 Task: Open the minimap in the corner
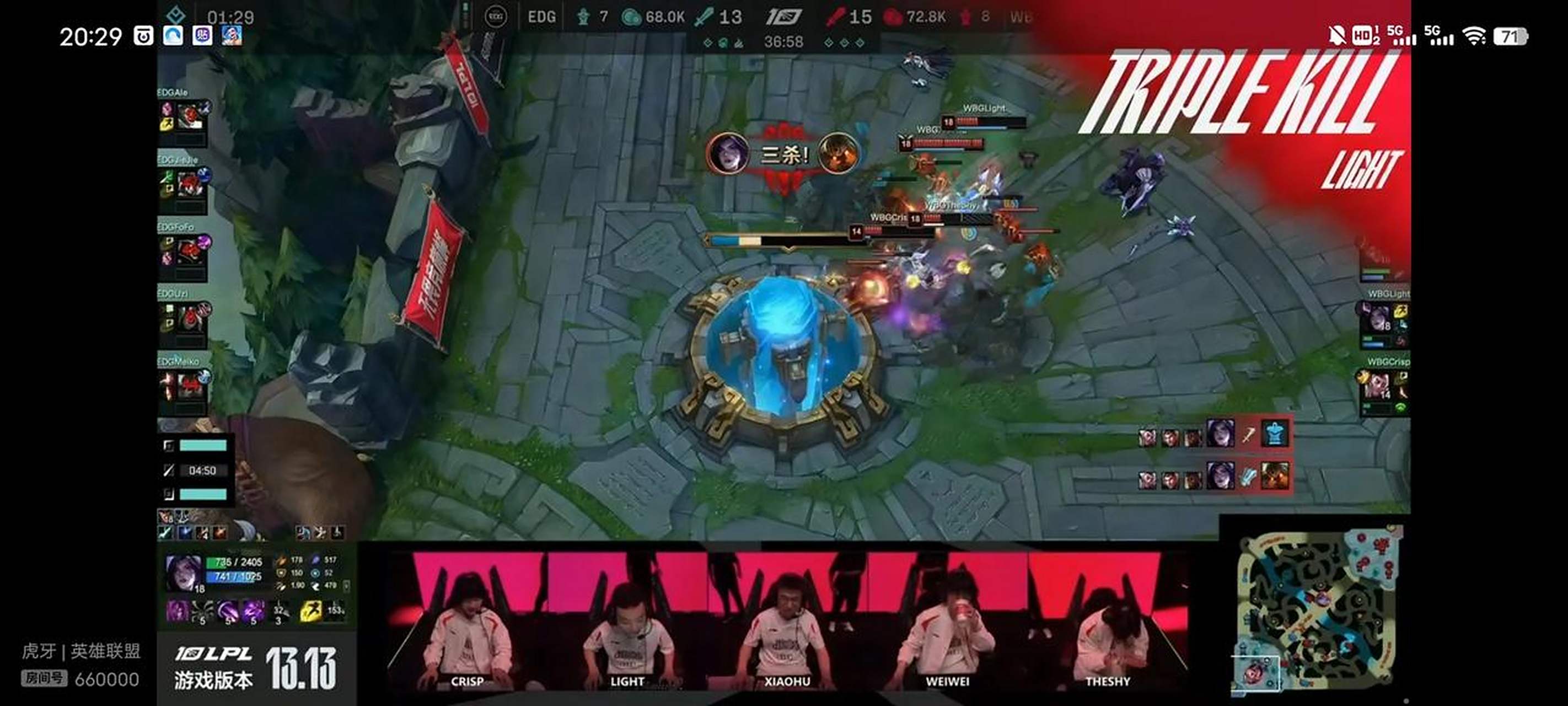1318,607
